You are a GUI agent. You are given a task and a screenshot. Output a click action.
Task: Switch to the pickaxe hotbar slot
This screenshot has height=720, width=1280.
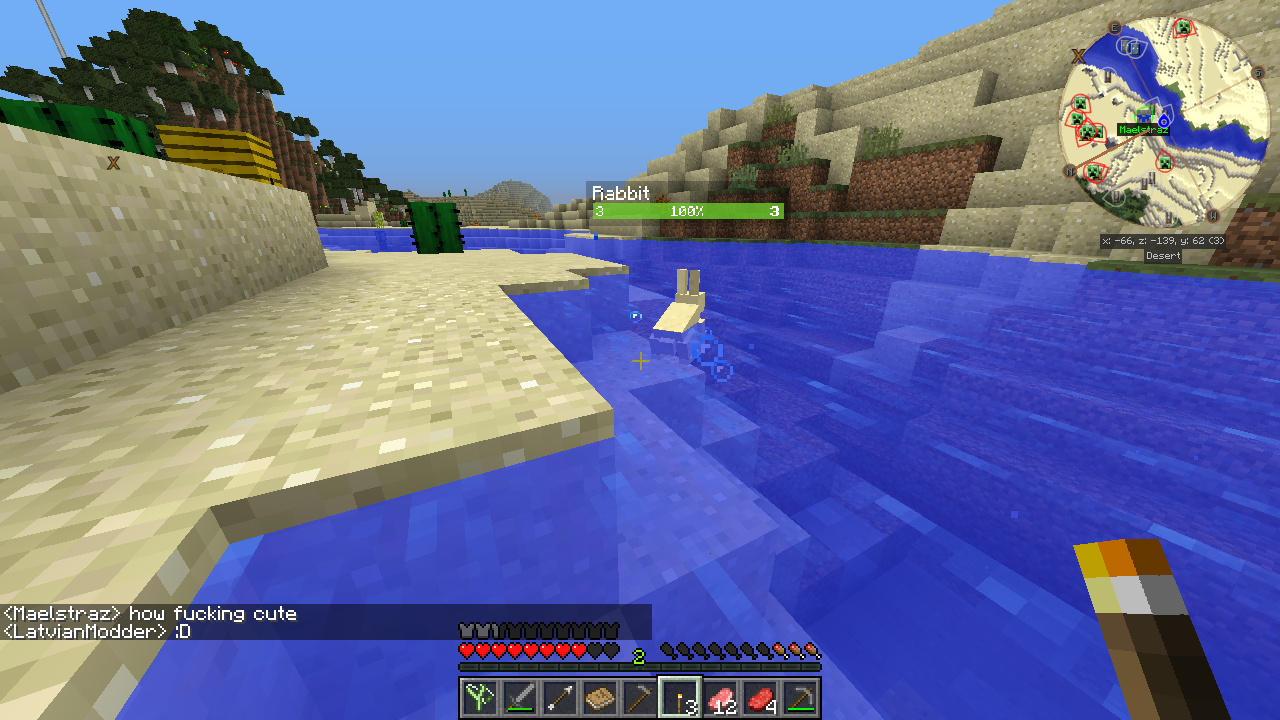(800, 697)
